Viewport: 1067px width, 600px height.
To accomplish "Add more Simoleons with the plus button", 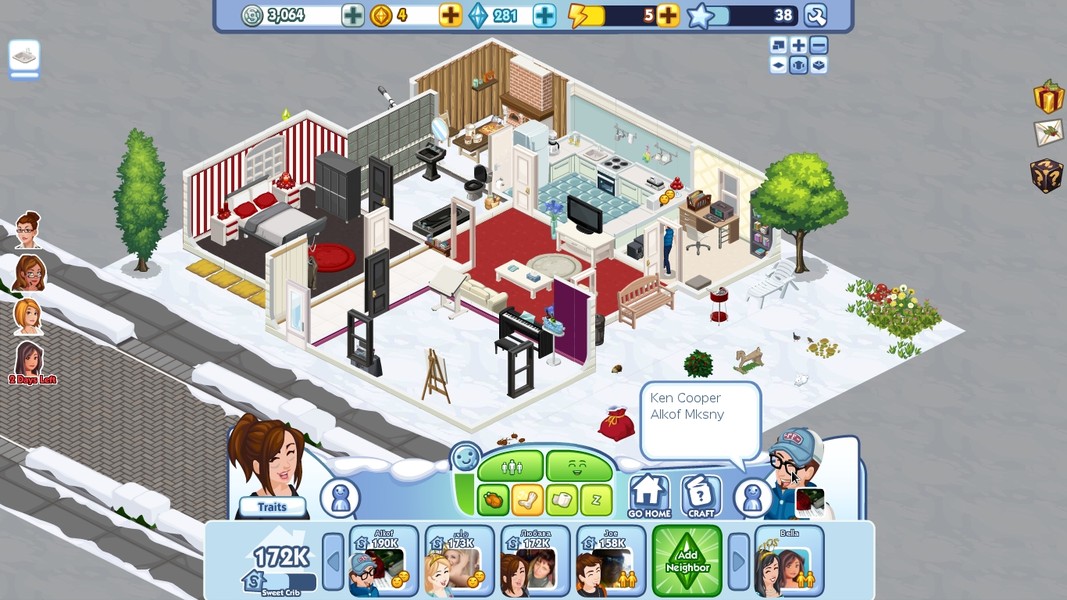I will click(x=353, y=15).
